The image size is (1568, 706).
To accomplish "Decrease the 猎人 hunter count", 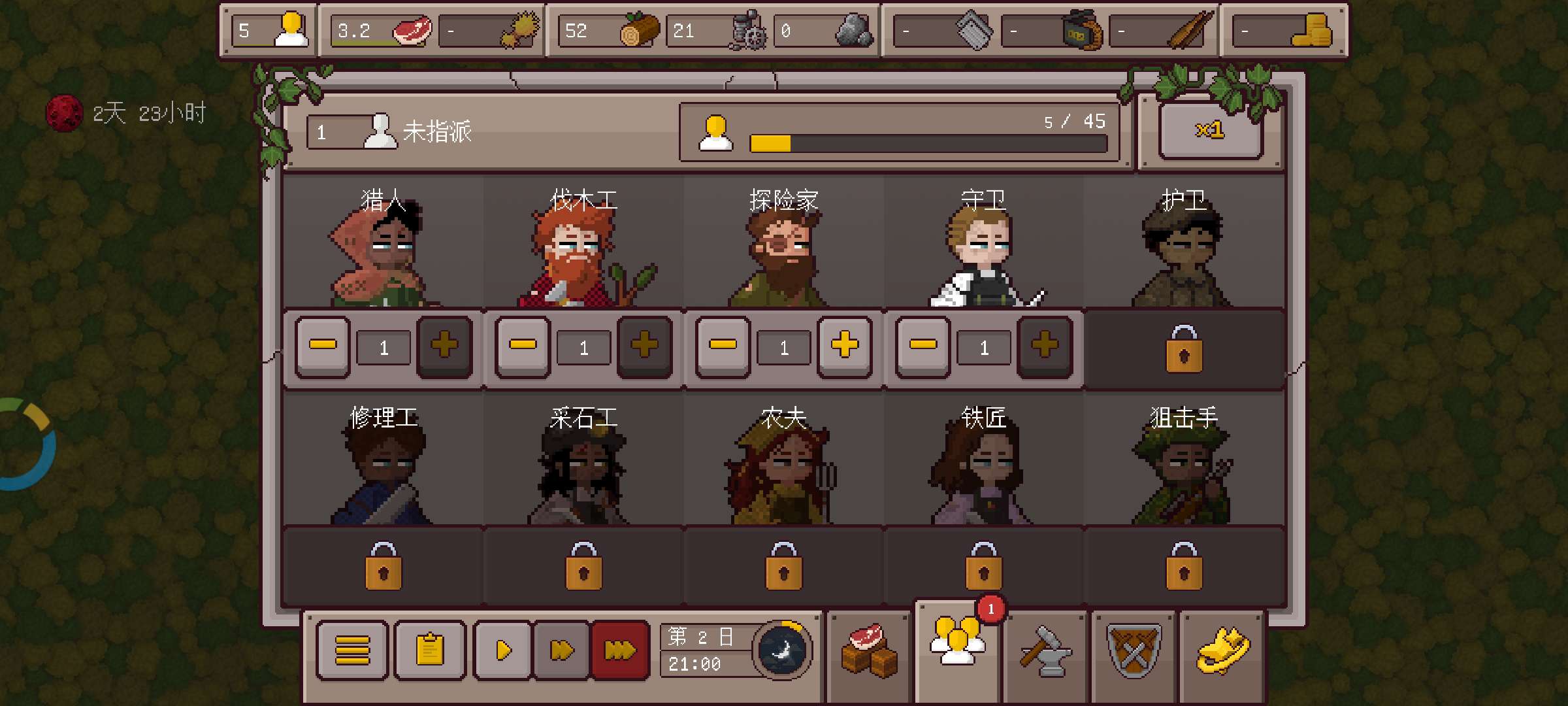I will [x=323, y=346].
